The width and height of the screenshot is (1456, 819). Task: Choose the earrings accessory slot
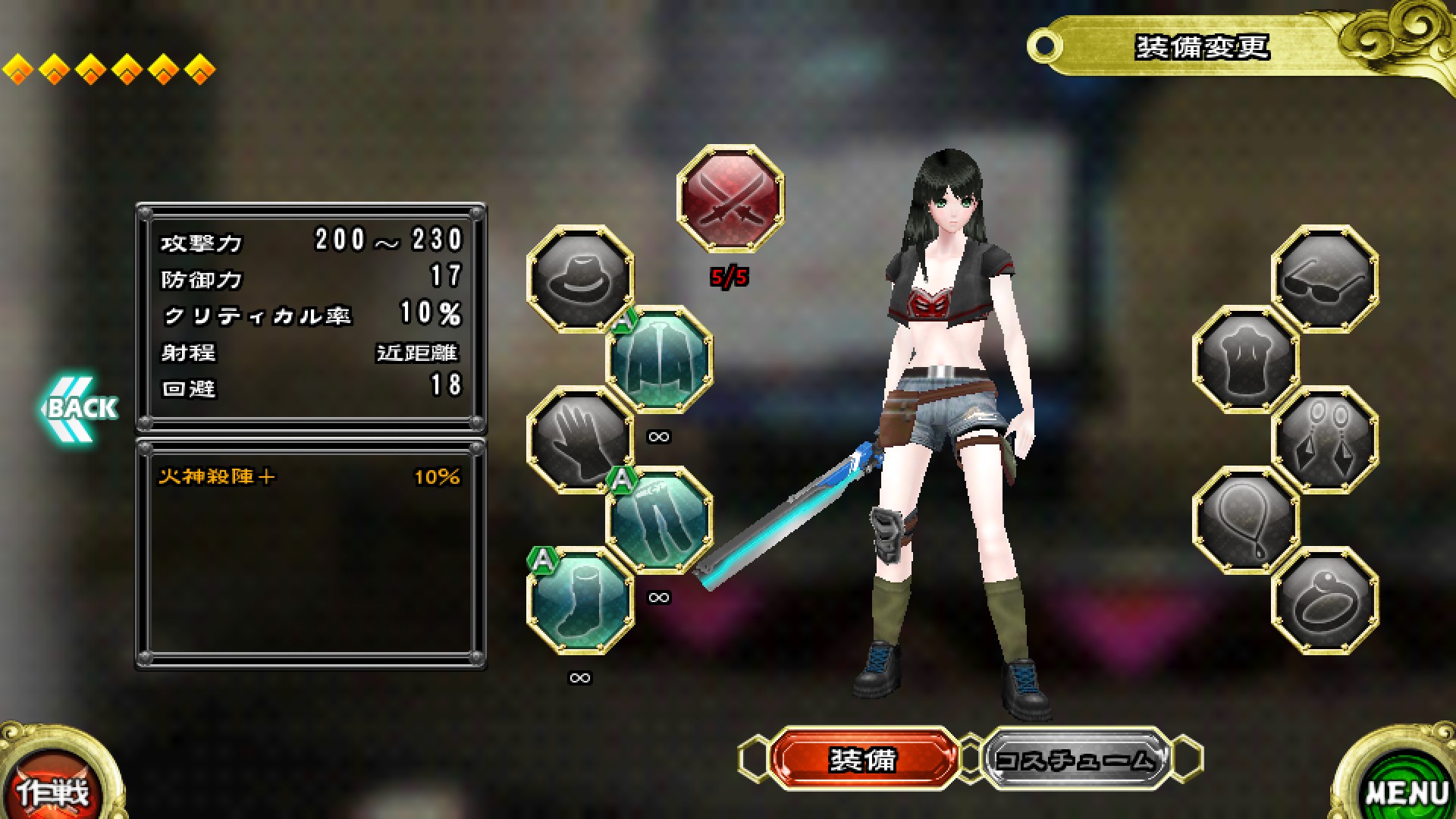click(1325, 440)
